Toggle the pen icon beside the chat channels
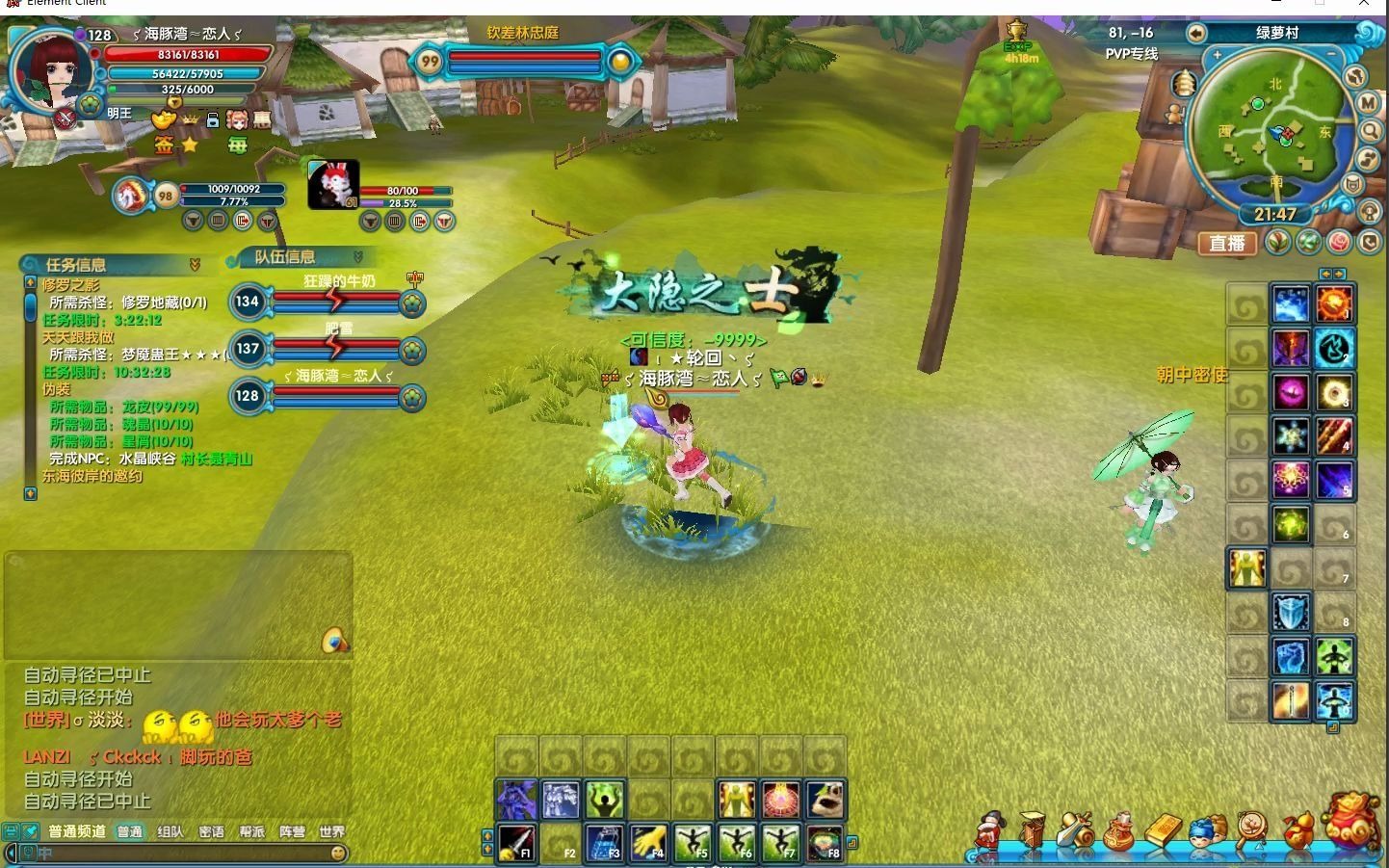 point(29,830)
